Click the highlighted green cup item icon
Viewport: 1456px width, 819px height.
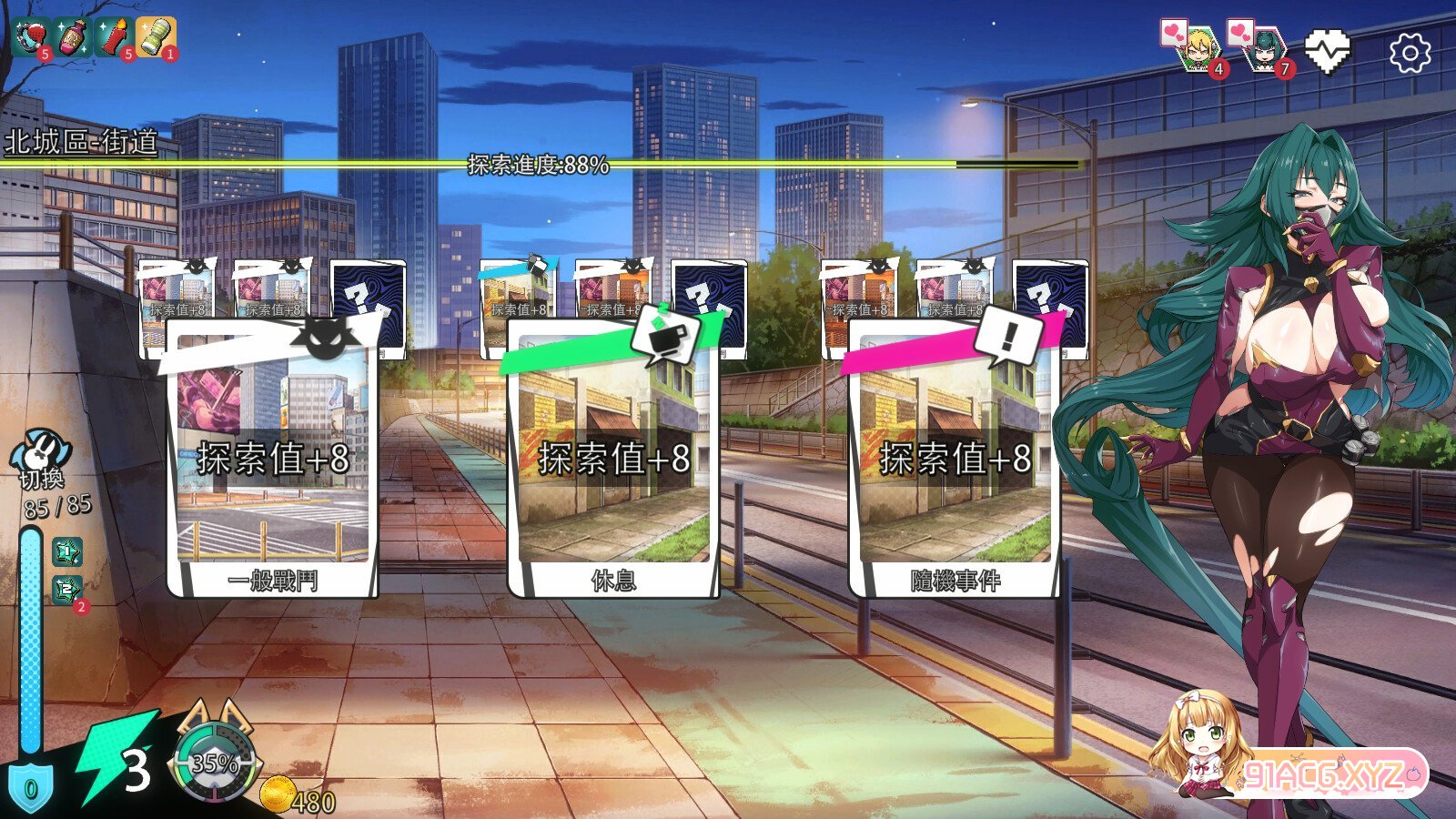[155, 36]
